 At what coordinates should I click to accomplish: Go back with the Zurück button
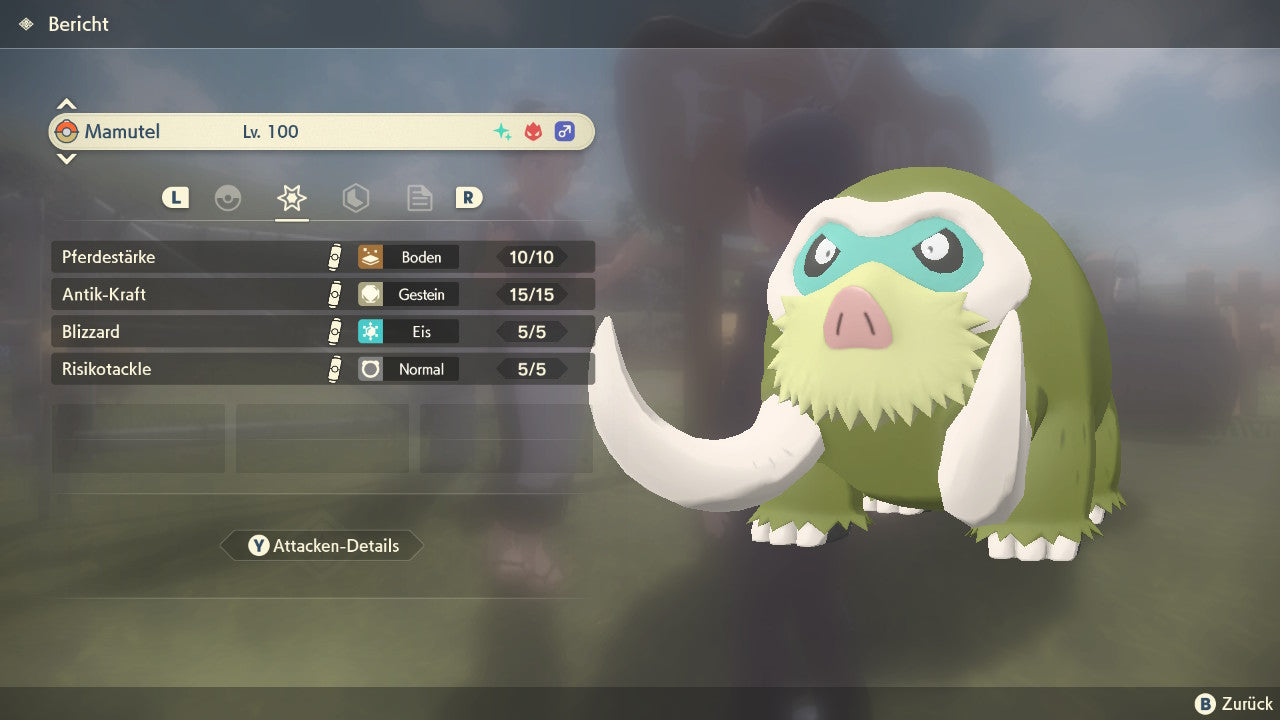tap(1234, 704)
